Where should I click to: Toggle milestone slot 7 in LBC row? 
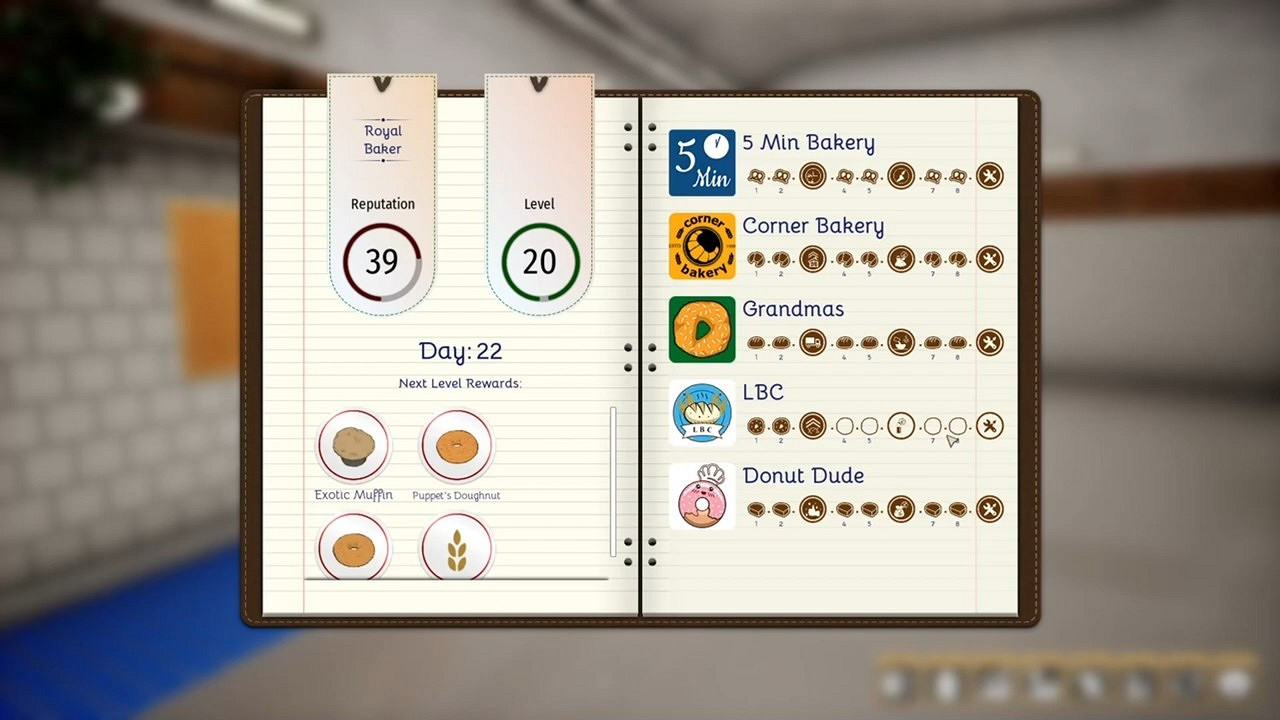[x=933, y=426]
